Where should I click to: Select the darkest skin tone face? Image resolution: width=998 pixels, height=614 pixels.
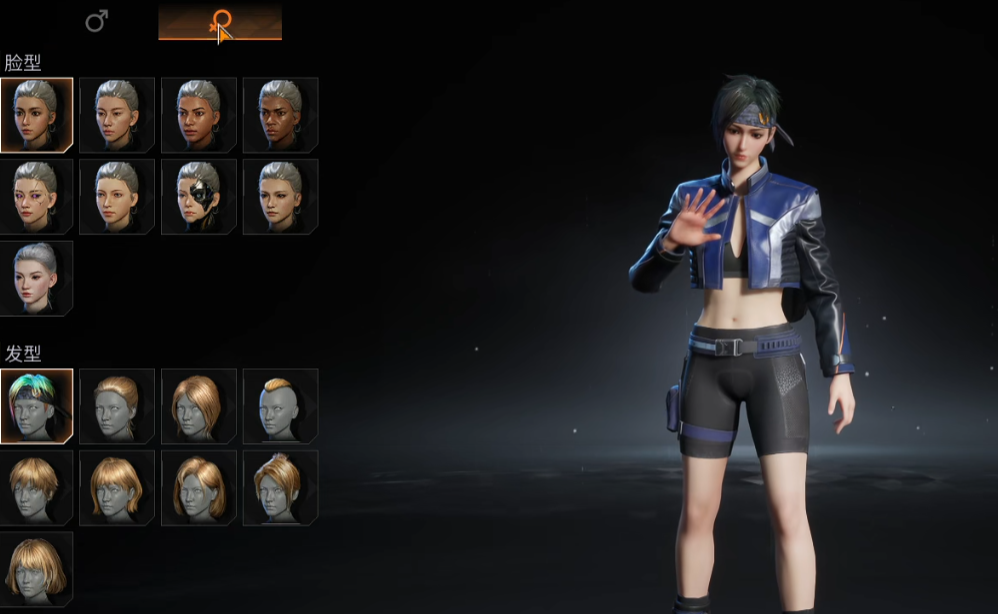[281, 115]
